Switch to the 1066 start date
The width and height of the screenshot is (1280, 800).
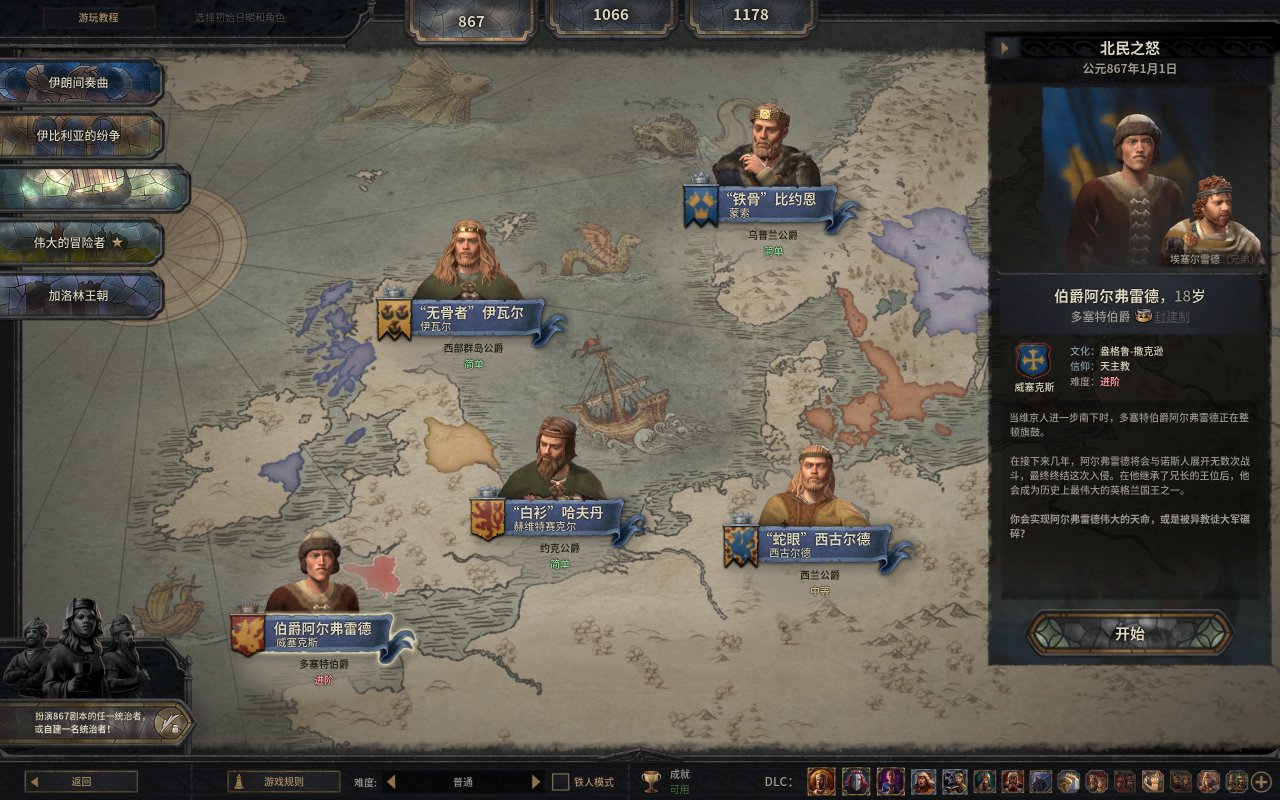[611, 15]
